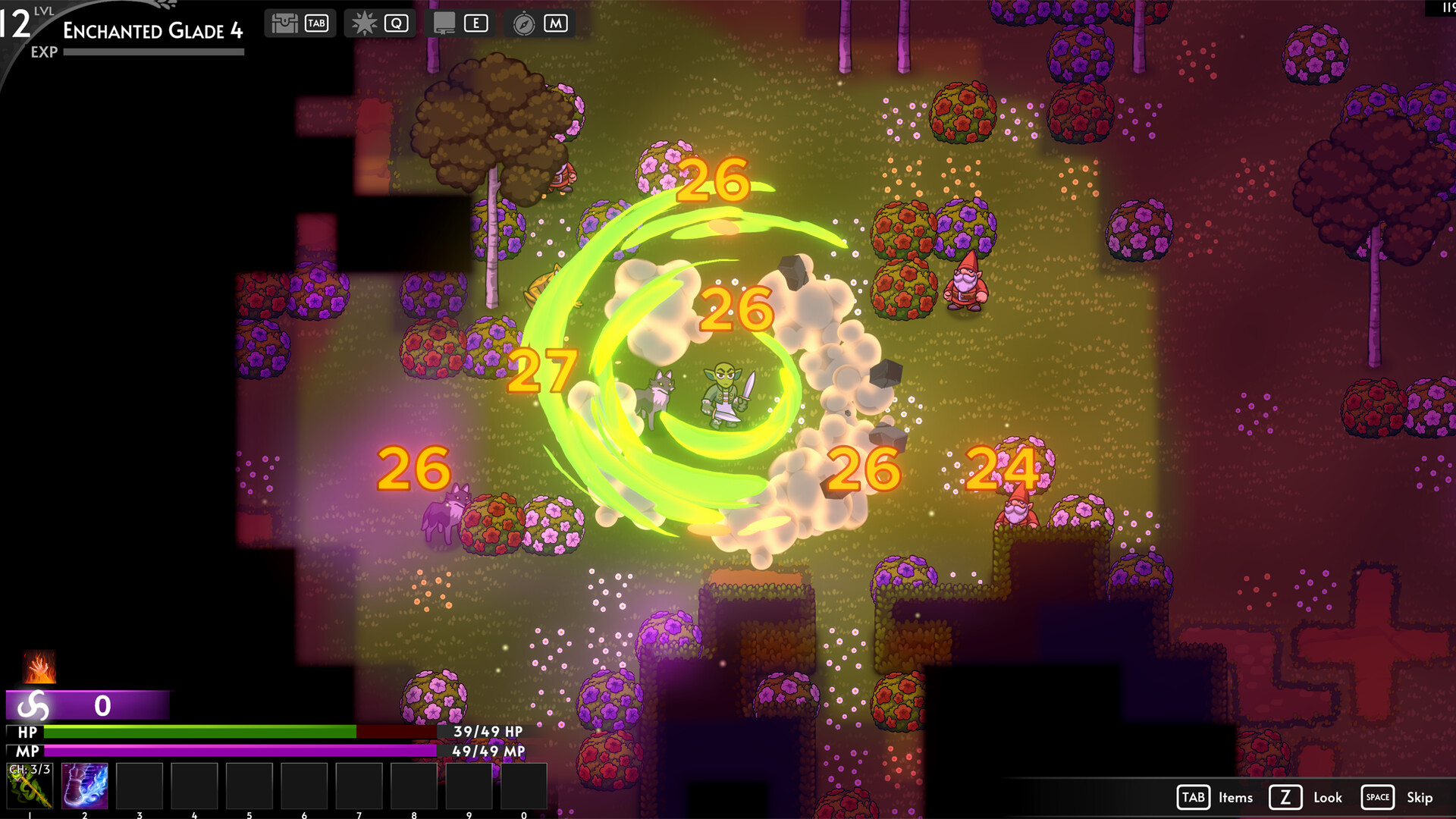Image resolution: width=1456 pixels, height=819 pixels.
Task: Click the TAB key indicator beside the chest icon
Action: coord(316,23)
